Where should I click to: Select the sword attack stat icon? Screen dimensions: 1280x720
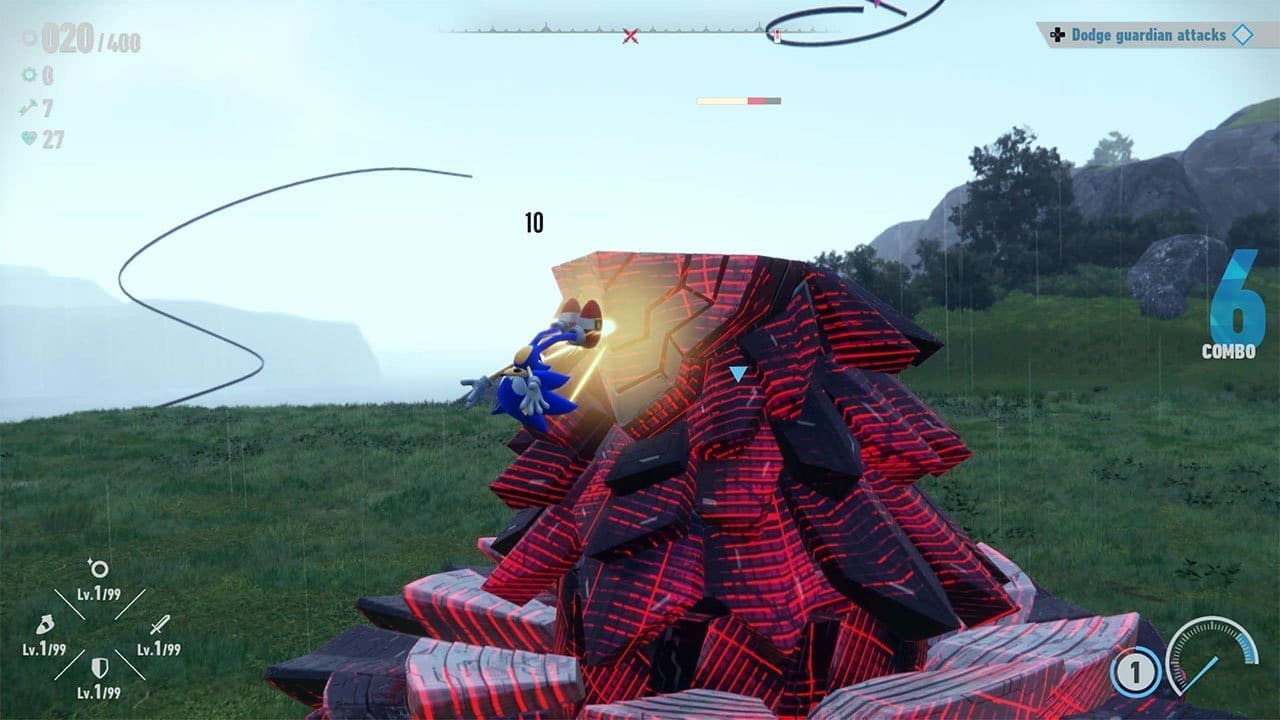click(x=160, y=625)
